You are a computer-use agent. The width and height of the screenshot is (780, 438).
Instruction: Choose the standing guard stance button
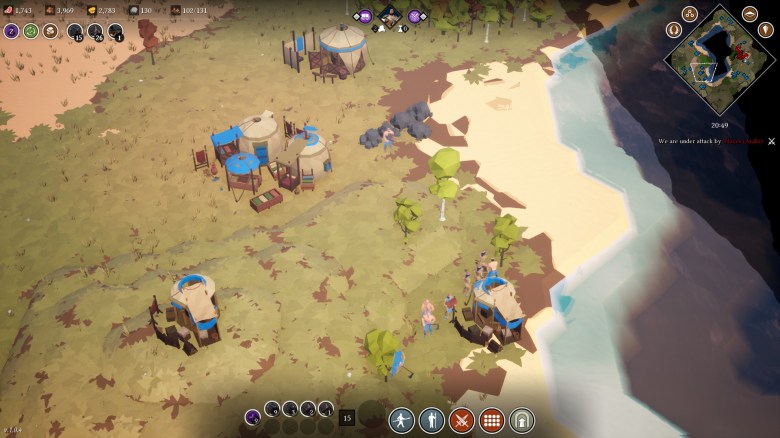point(432,420)
